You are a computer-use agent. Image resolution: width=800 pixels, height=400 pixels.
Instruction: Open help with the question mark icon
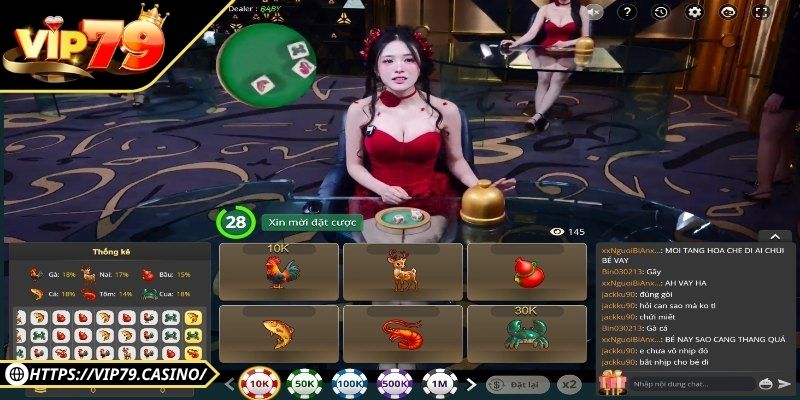coord(628,12)
